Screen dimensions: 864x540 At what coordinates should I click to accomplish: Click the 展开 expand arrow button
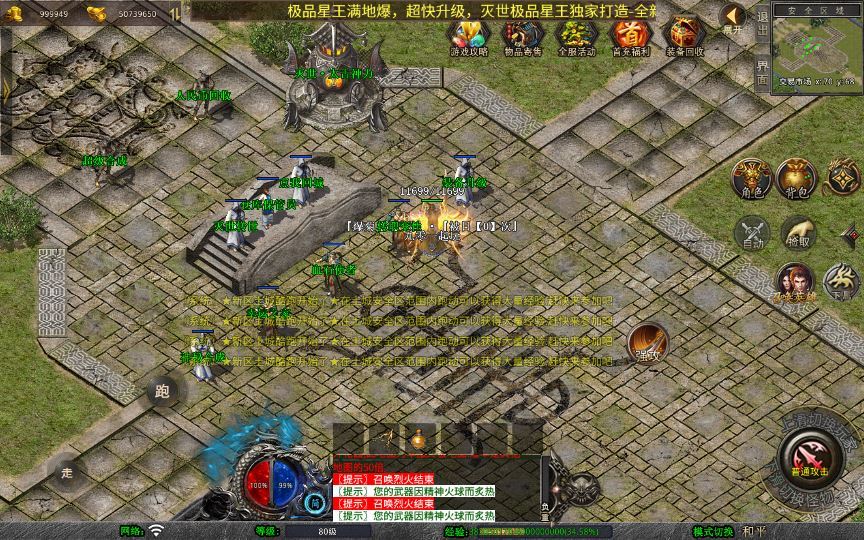click(x=734, y=18)
